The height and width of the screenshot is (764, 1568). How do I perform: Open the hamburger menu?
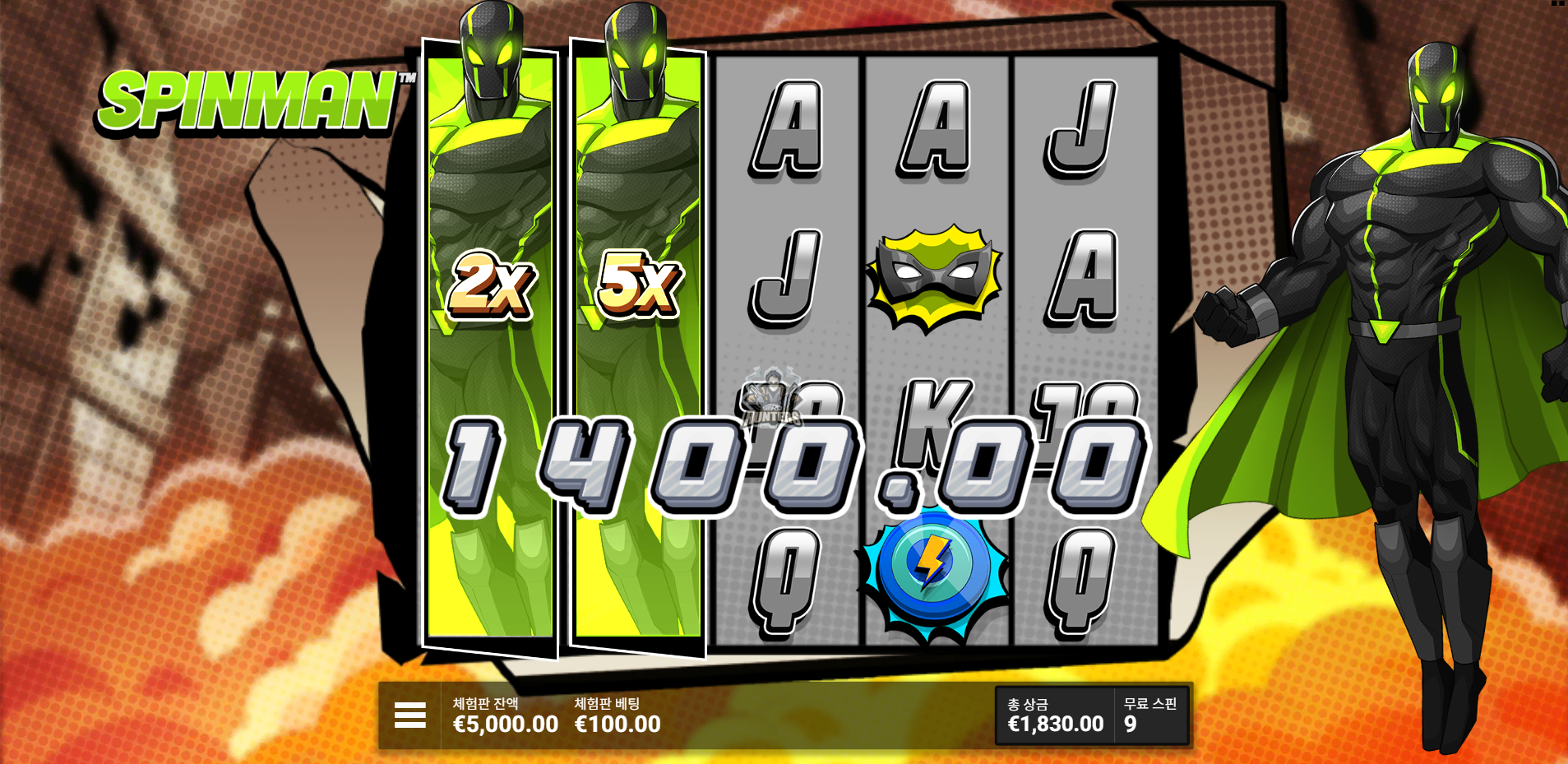[409, 715]
